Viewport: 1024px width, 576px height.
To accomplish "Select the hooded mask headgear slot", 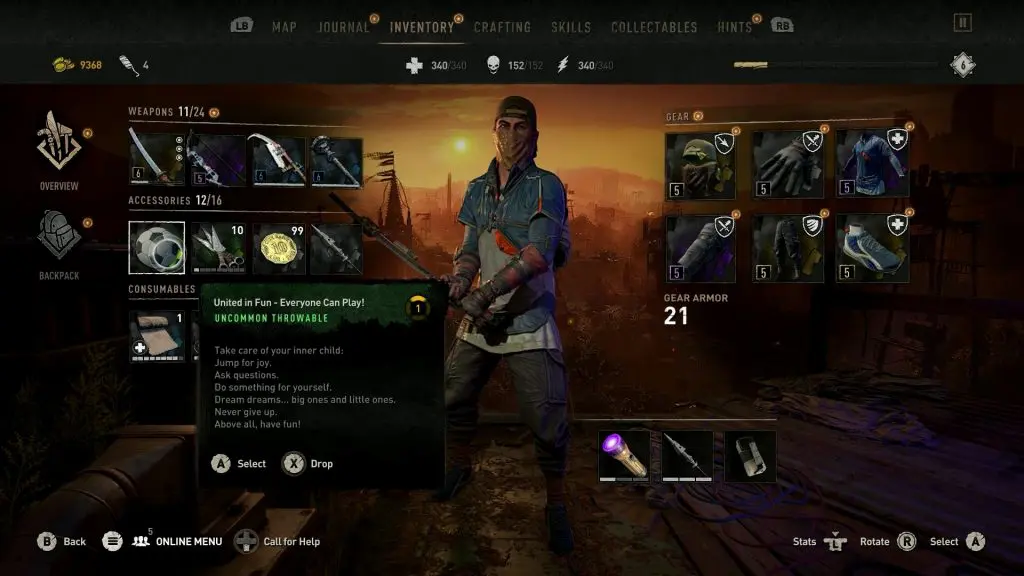I will tap(700, 164).
